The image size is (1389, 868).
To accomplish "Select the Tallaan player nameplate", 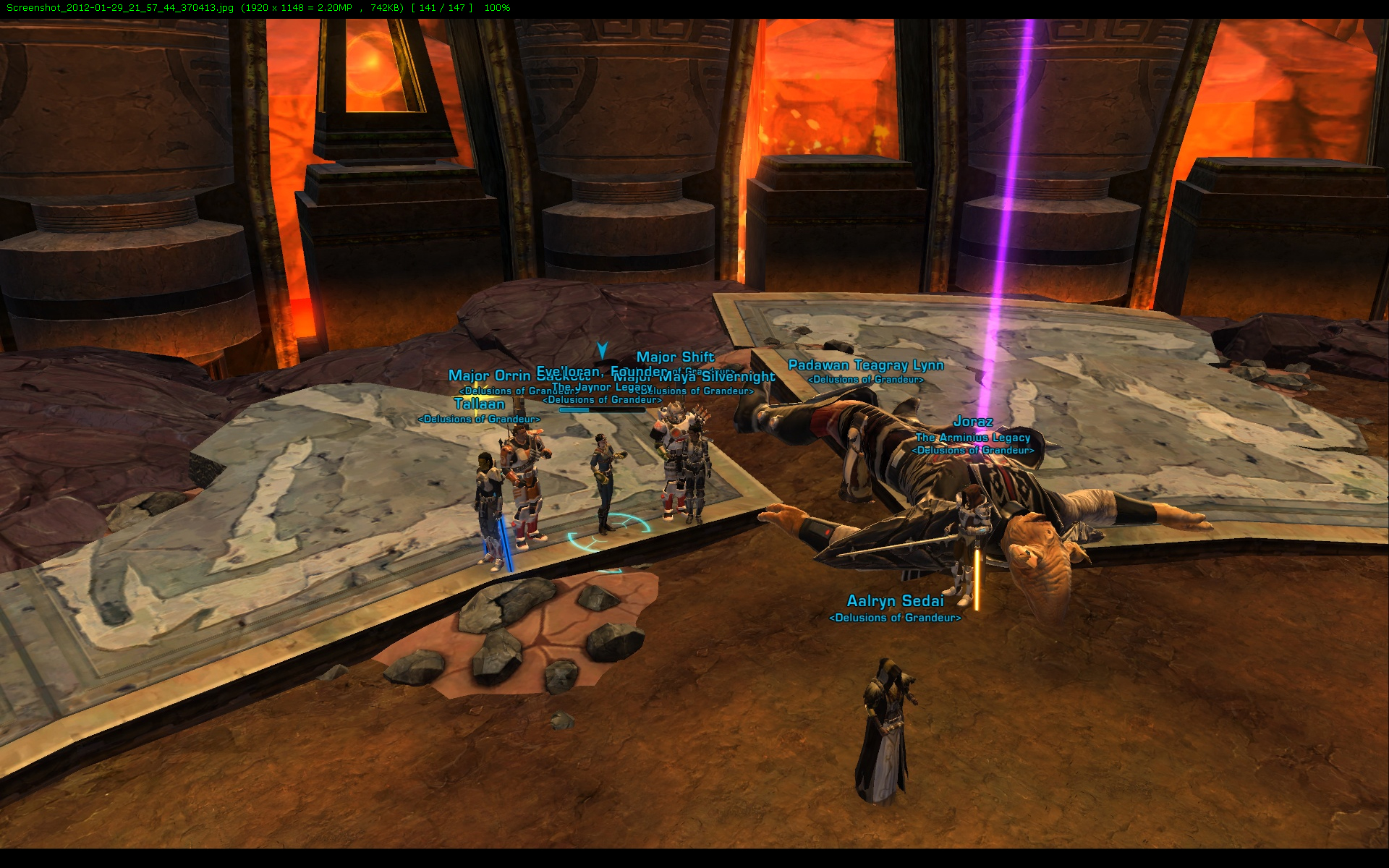I will coord(479,404).
